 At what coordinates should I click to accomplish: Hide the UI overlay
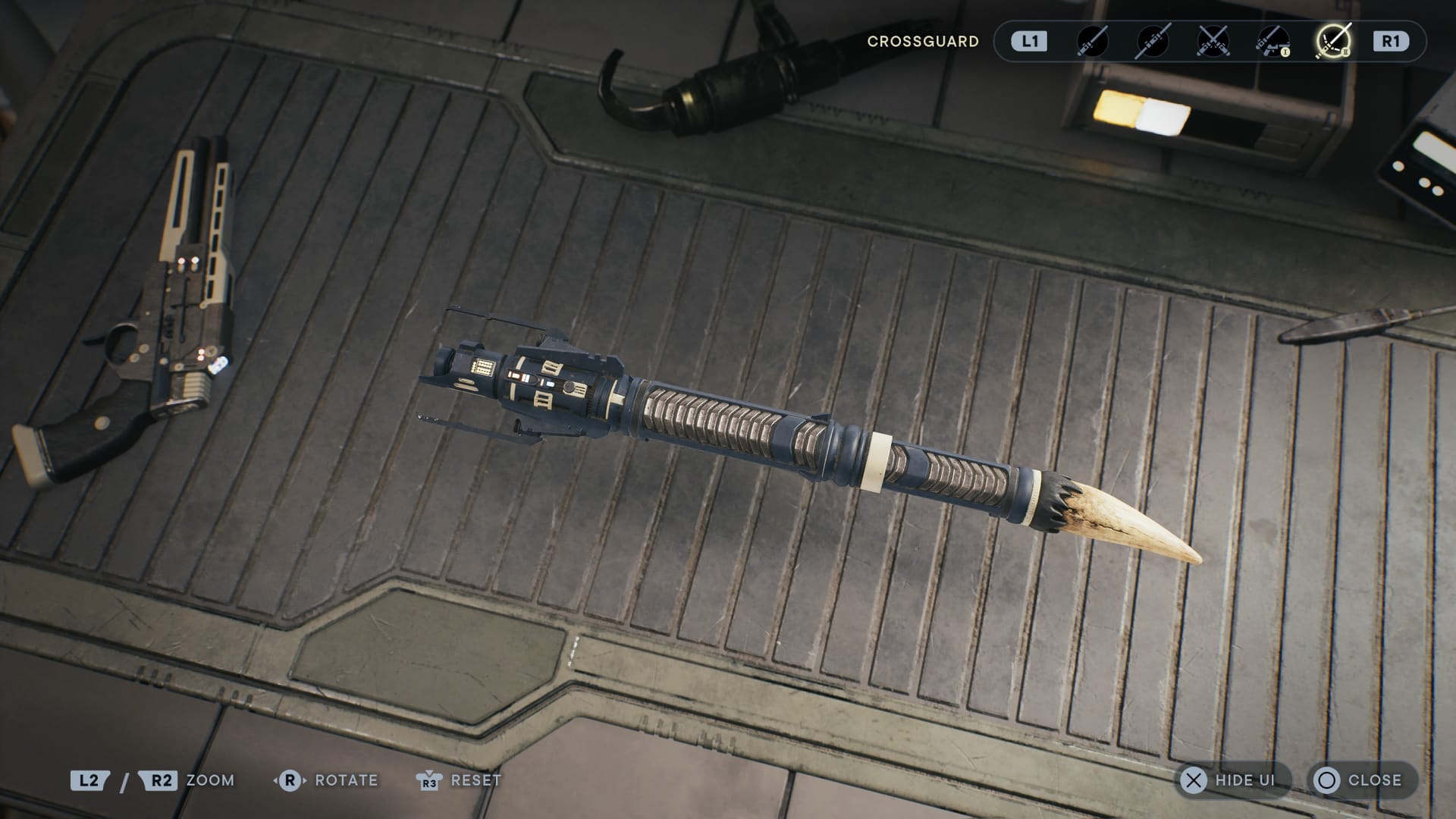(1231, 780)
